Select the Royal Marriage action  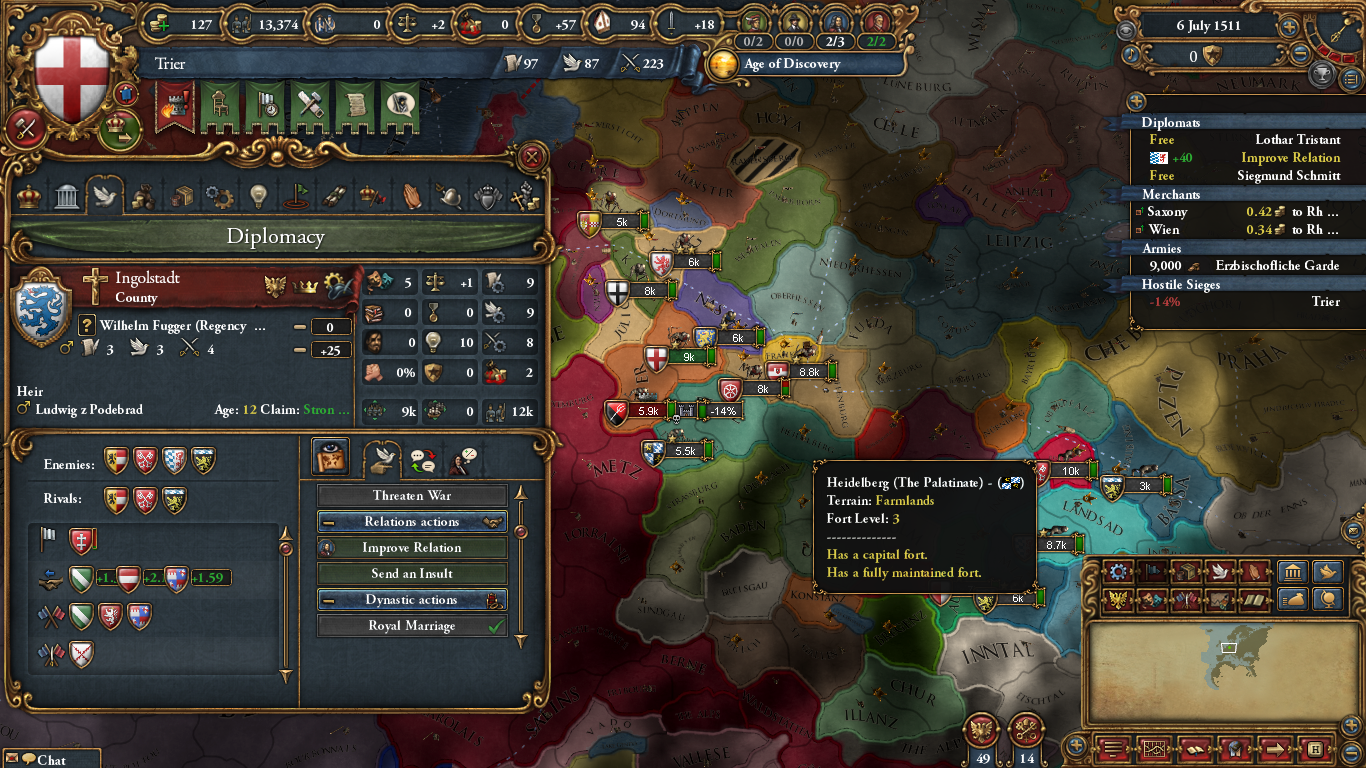[x=412, y=626]
